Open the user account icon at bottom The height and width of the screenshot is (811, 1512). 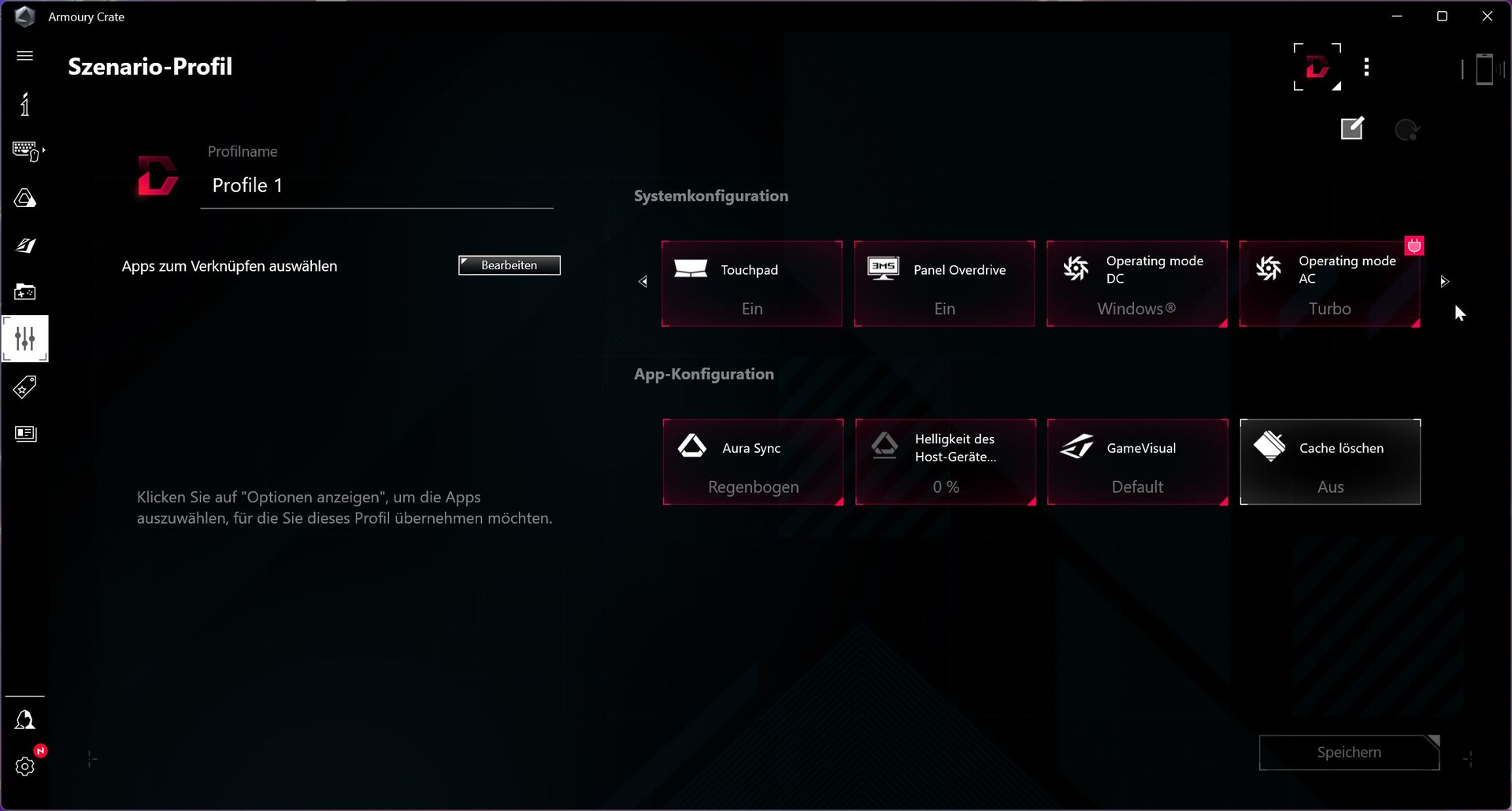[x=25, y=720]
